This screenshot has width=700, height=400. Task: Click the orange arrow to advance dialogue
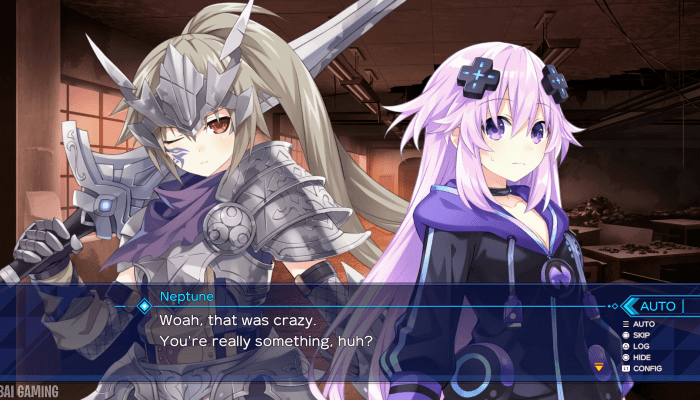click(599, 367)
